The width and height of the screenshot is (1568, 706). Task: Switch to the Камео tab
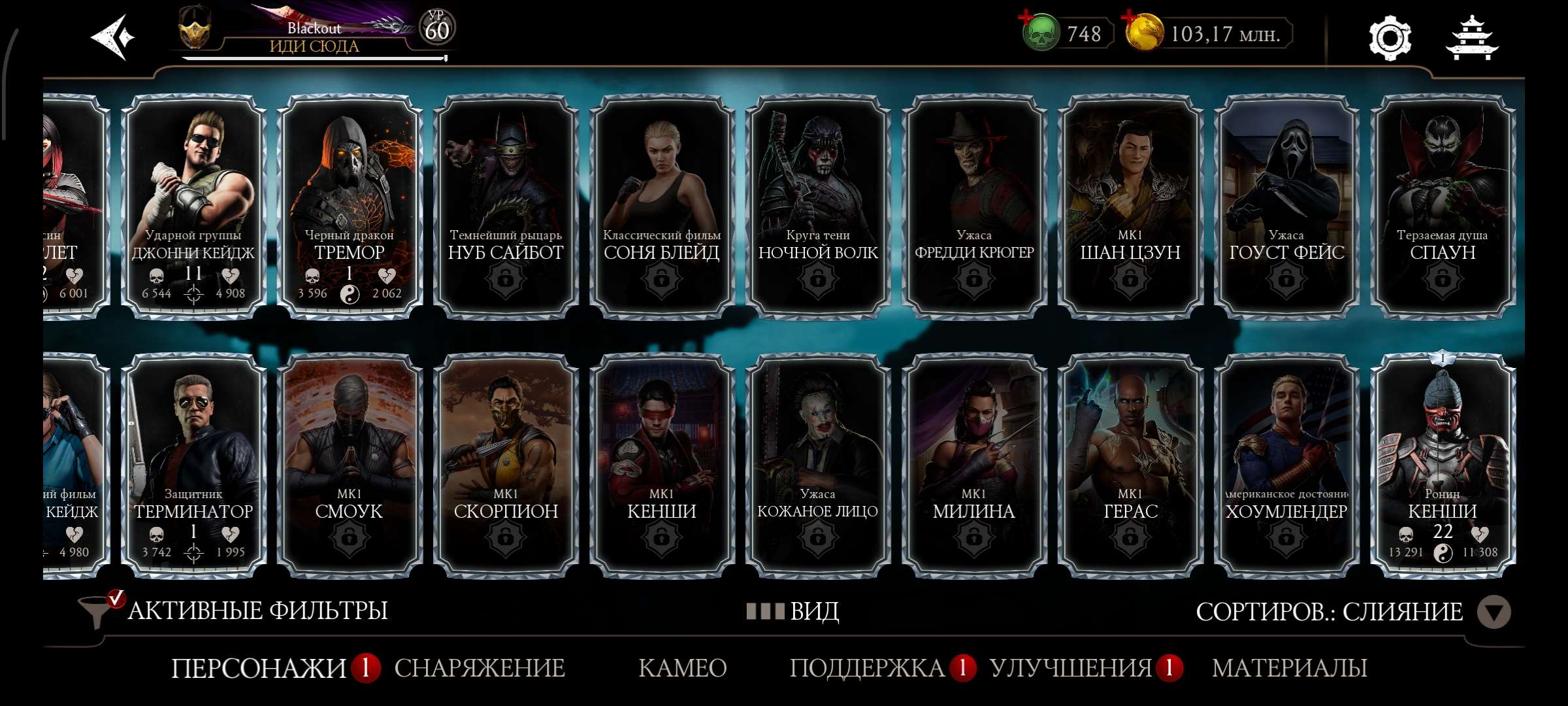click(682, 668)
